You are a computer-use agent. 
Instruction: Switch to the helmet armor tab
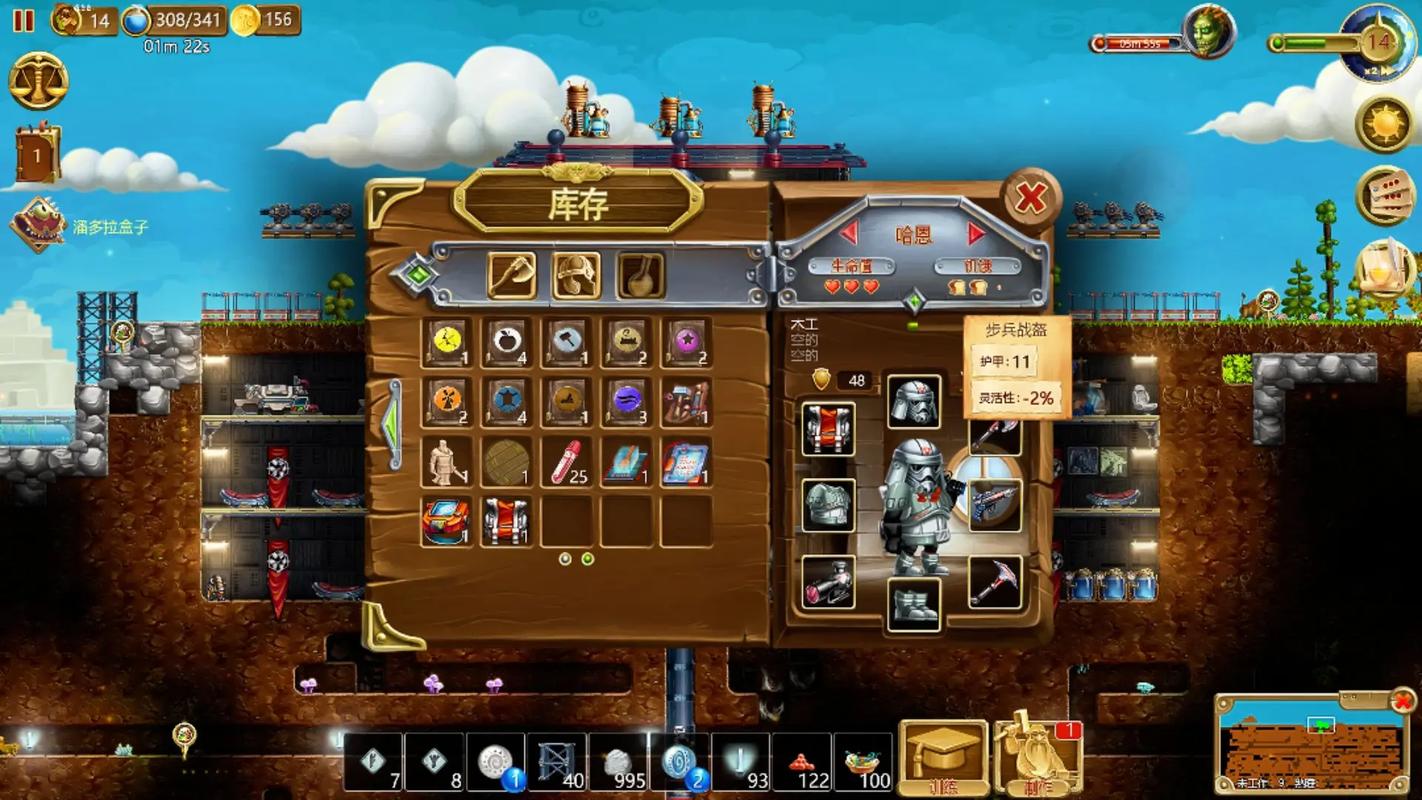click(576, 275)
